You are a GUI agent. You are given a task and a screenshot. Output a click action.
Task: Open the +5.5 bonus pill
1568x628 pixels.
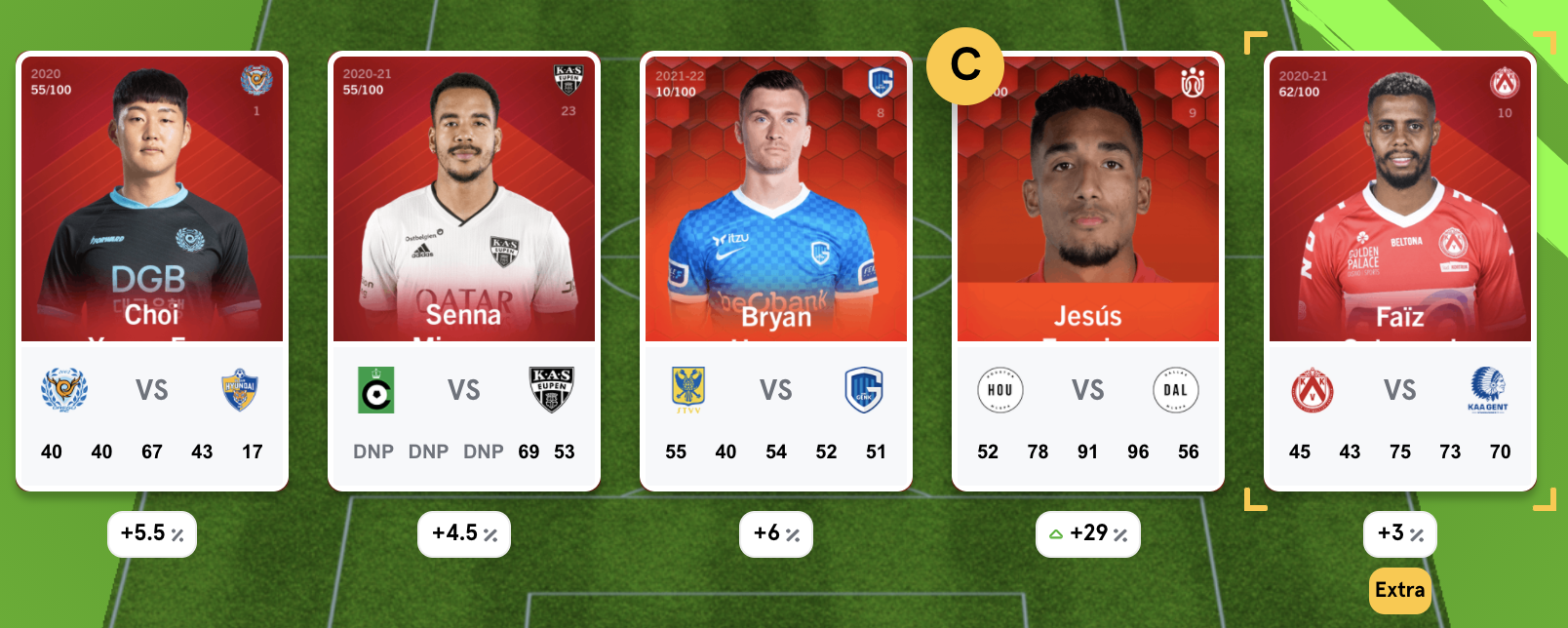coord(152,533)
